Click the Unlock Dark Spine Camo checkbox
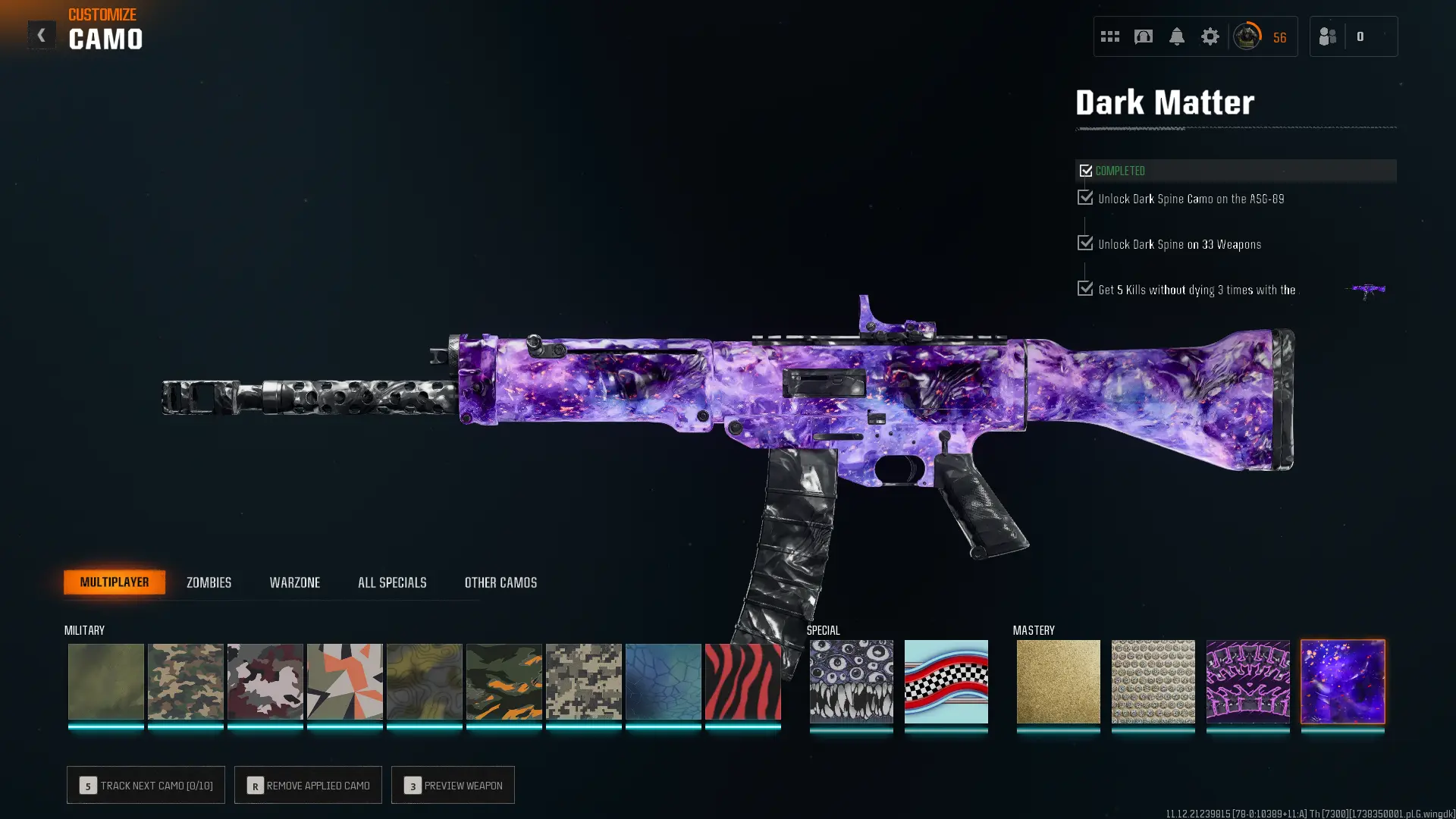The width and height of the screenshot is (1456, 819). tap(1084, 198)
